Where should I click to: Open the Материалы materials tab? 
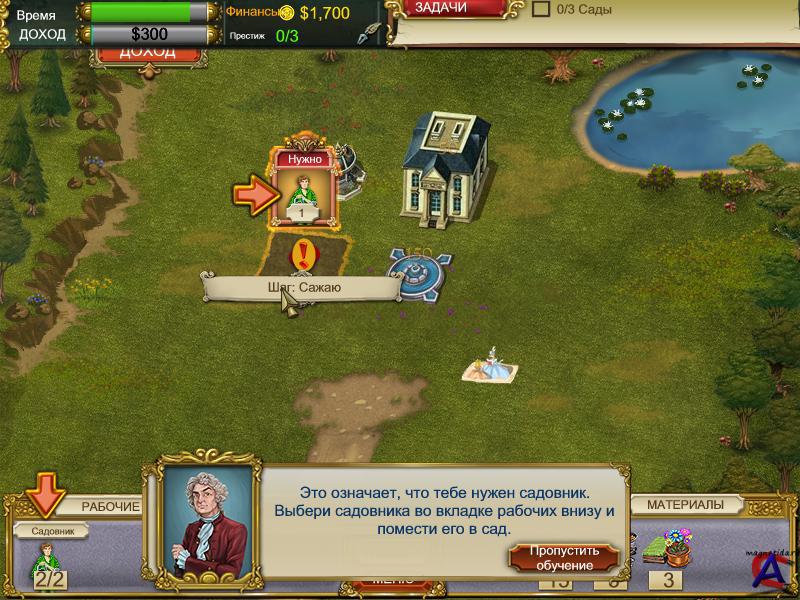685,505
